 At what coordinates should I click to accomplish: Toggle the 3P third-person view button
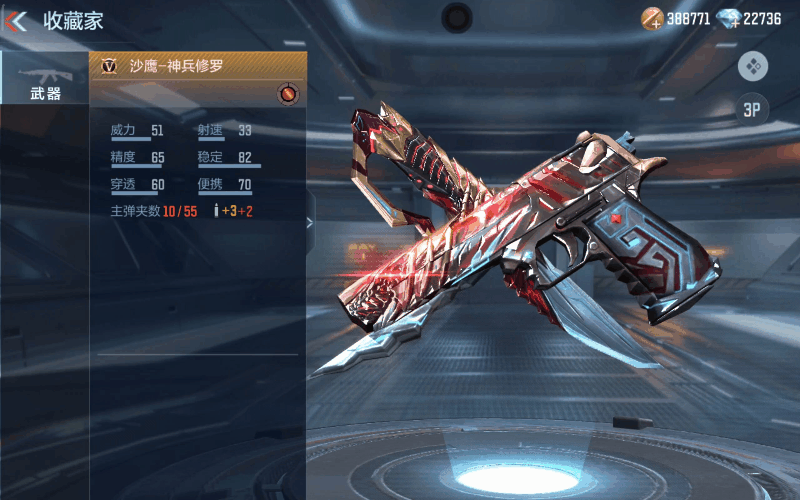point(752,110)
